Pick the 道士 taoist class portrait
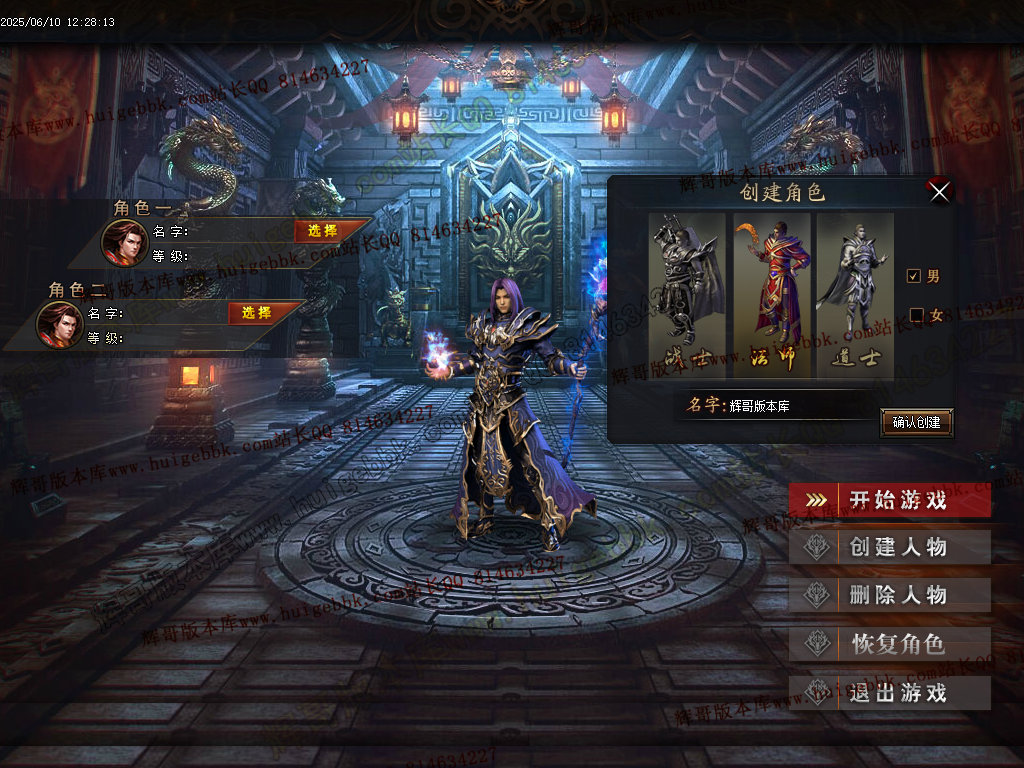 click(854, 292)
